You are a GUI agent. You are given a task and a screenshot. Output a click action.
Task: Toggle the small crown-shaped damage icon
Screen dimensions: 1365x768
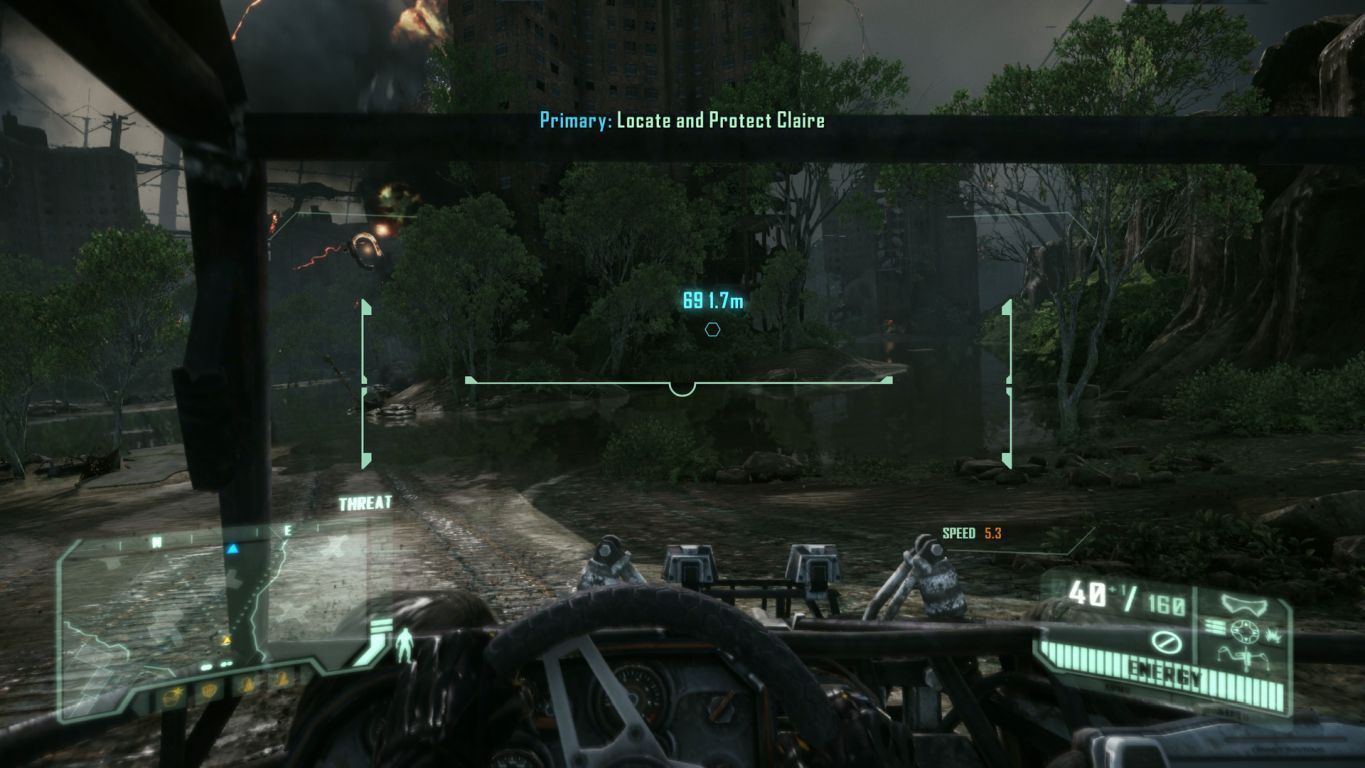coord(1274,635)
